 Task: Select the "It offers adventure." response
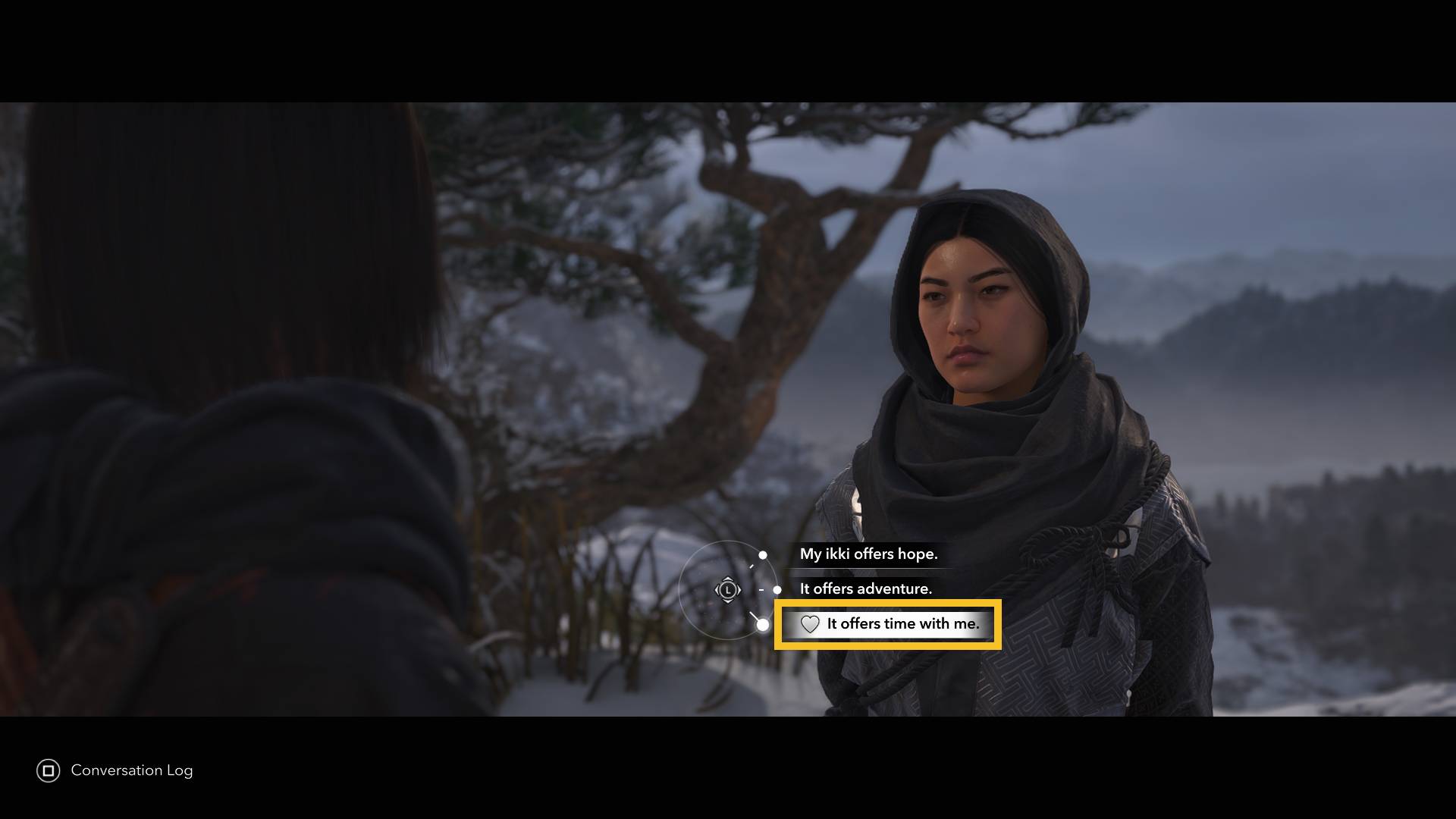click(x=865, y=589)
